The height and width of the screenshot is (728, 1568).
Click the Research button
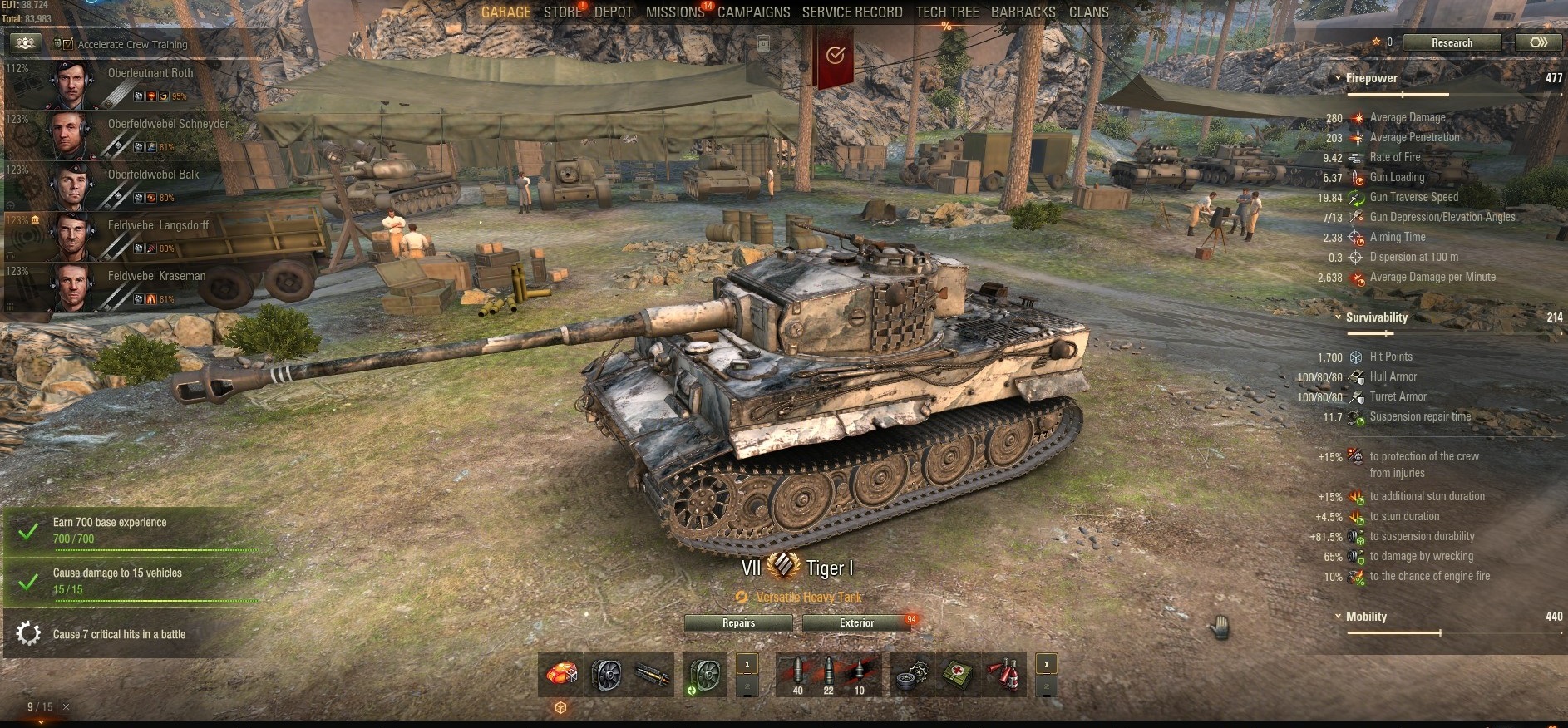tap(1452, 43)
